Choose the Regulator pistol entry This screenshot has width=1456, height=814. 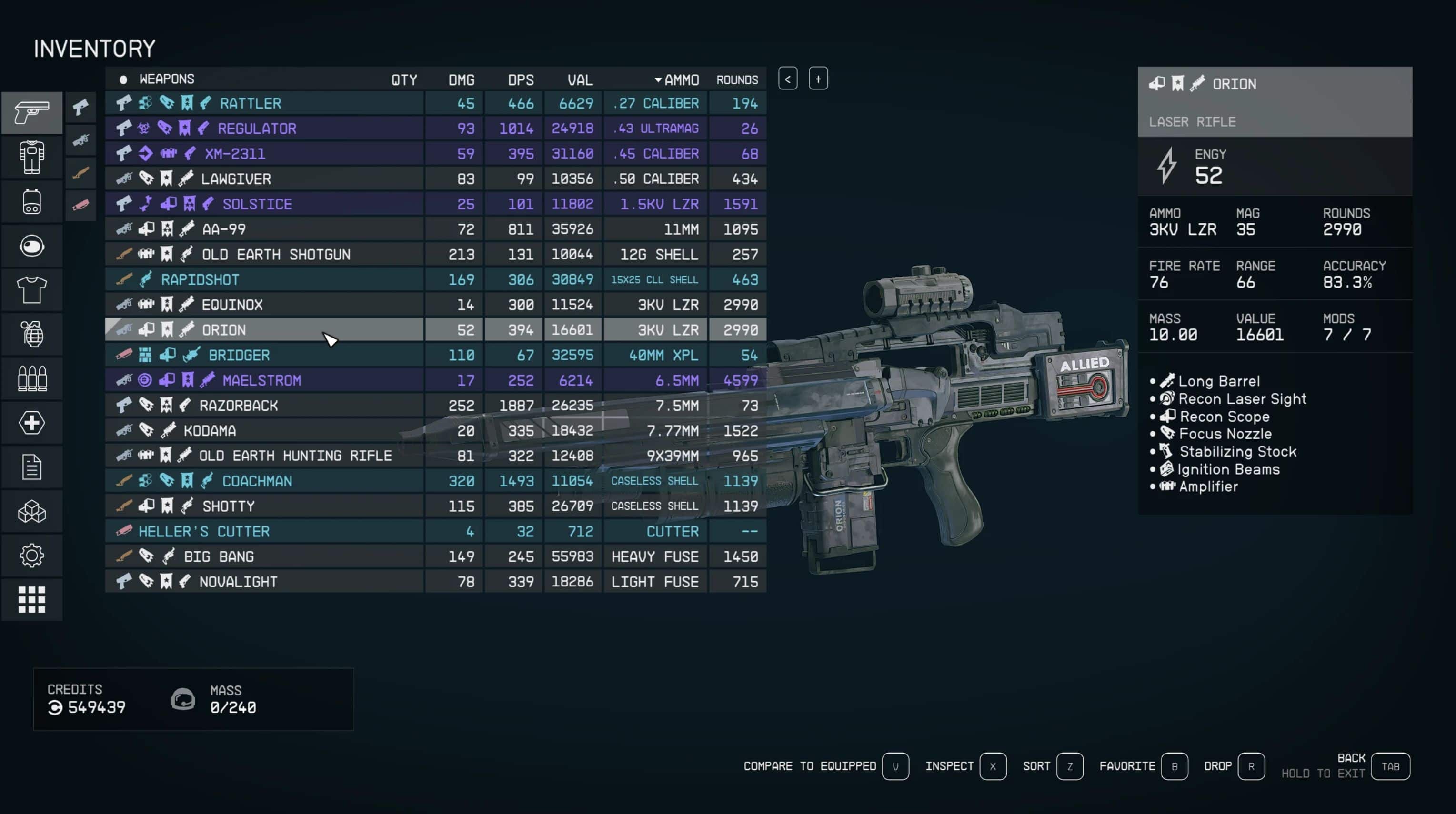pos(257,129)
